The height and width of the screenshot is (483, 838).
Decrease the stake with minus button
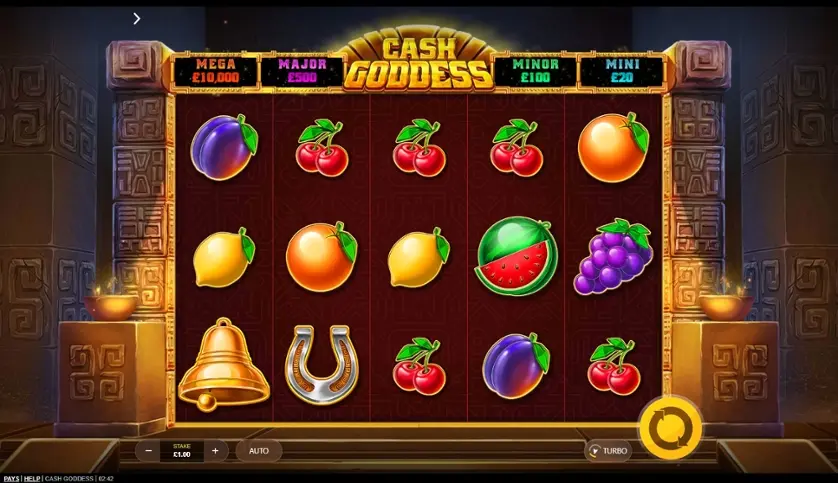coord(149,451)
